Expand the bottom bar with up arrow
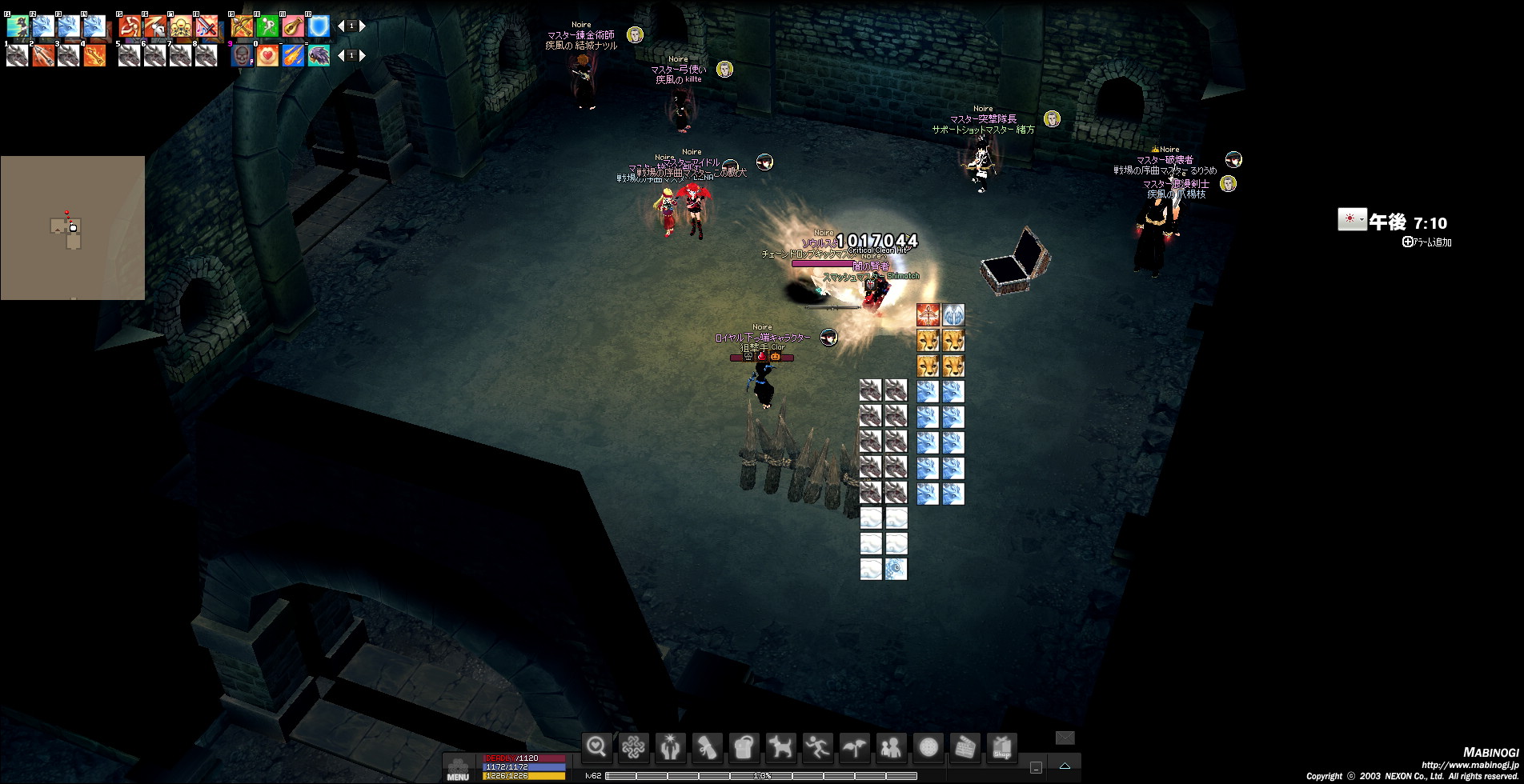This screenshot has width=1524, height=784. point(1065,766)
